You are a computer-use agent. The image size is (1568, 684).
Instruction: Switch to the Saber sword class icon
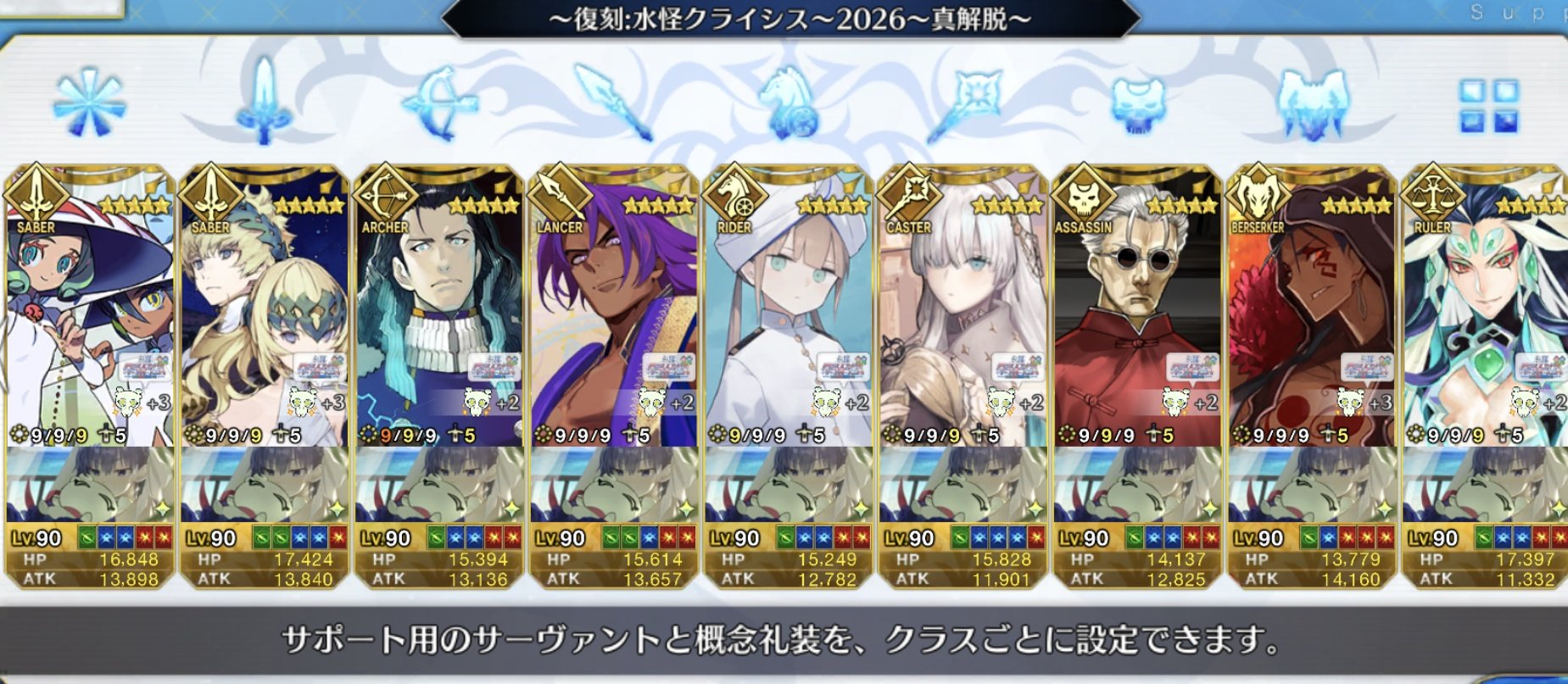(x=264, y=103)
